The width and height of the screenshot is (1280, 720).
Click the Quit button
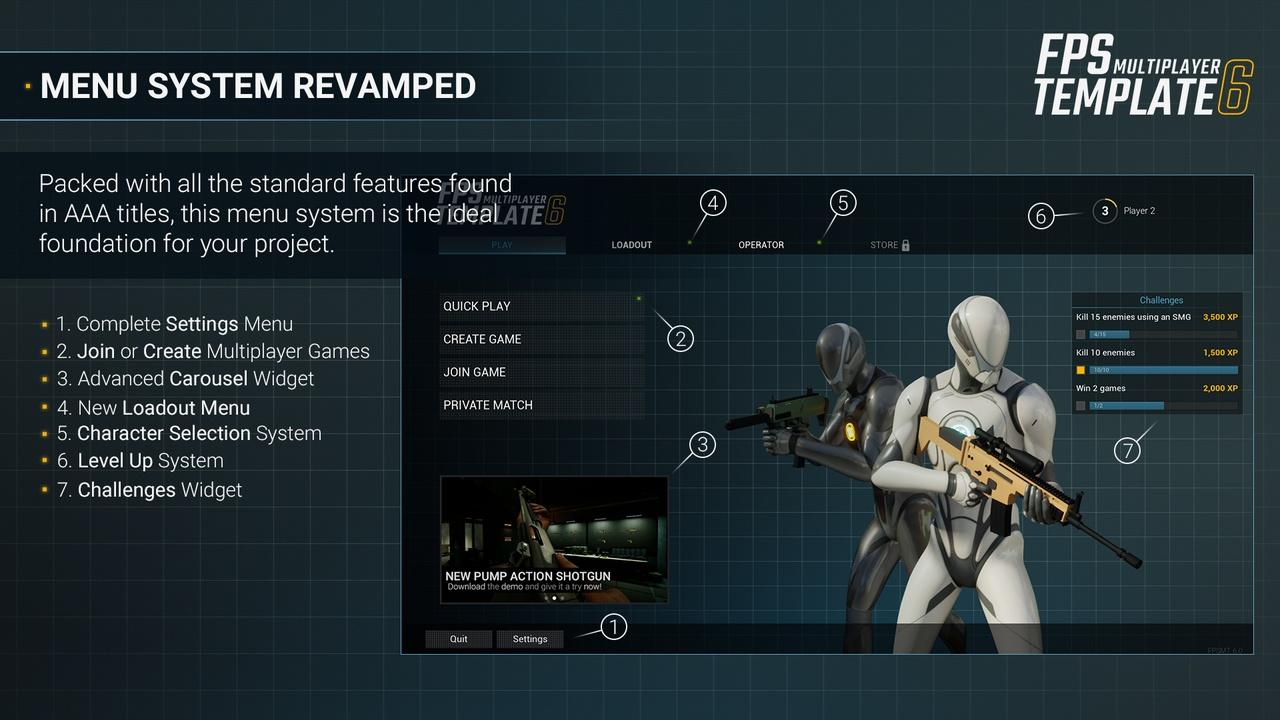[x=458, y=639]
